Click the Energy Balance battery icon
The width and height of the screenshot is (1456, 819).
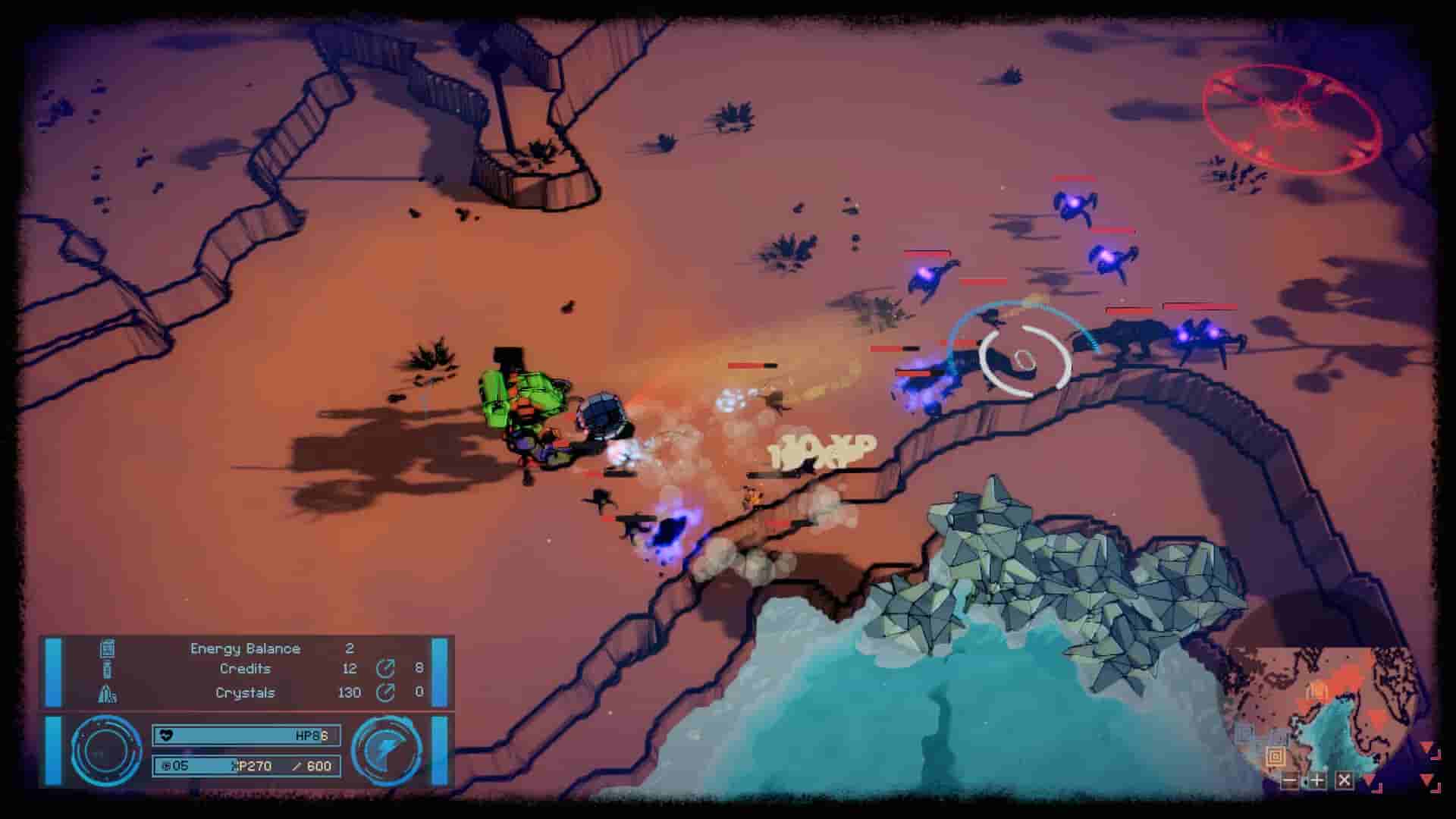click(x=106, y=649)
